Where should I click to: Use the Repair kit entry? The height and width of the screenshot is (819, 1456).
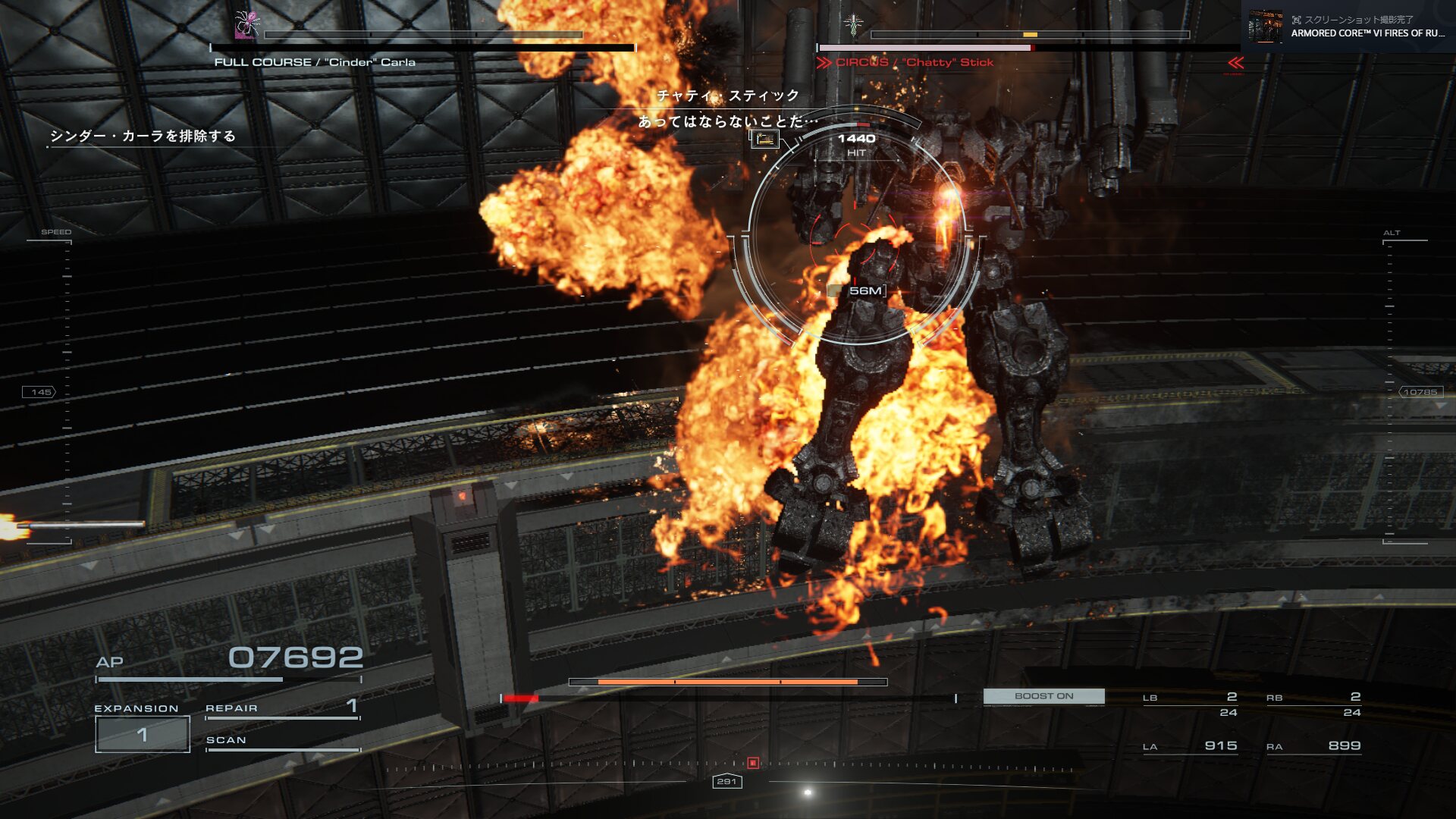point(282,708)
